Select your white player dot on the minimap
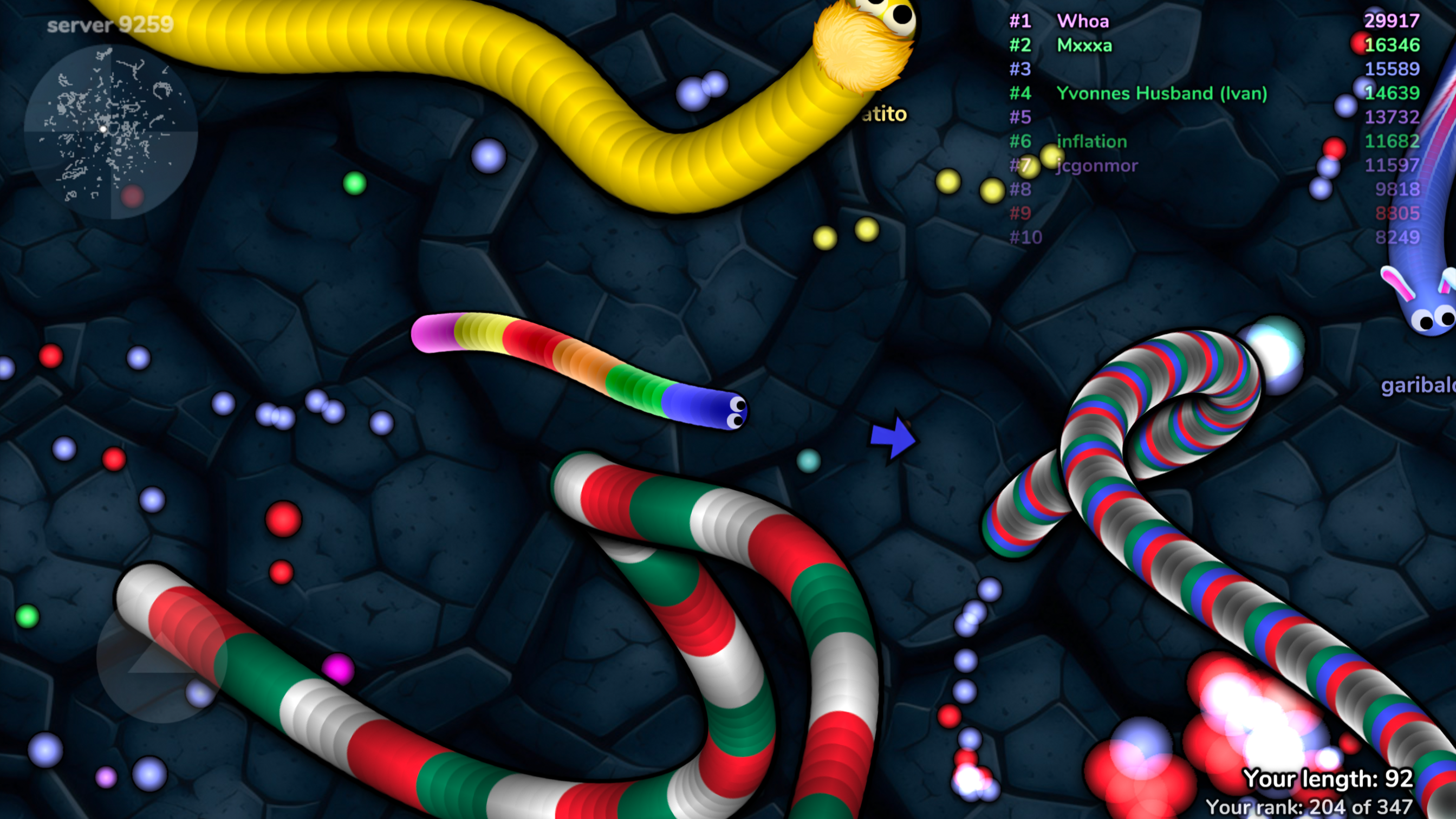1456x819 pixels. (103, 130)
